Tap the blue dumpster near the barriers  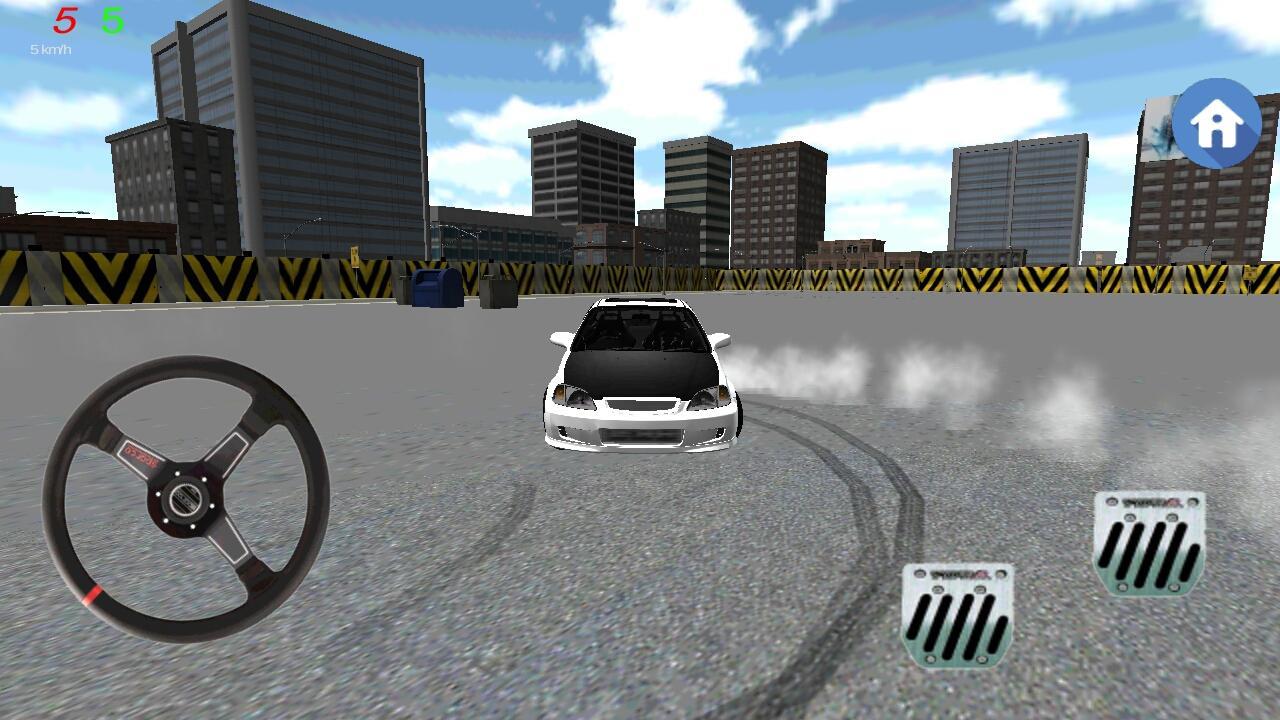tap(437, 288)
